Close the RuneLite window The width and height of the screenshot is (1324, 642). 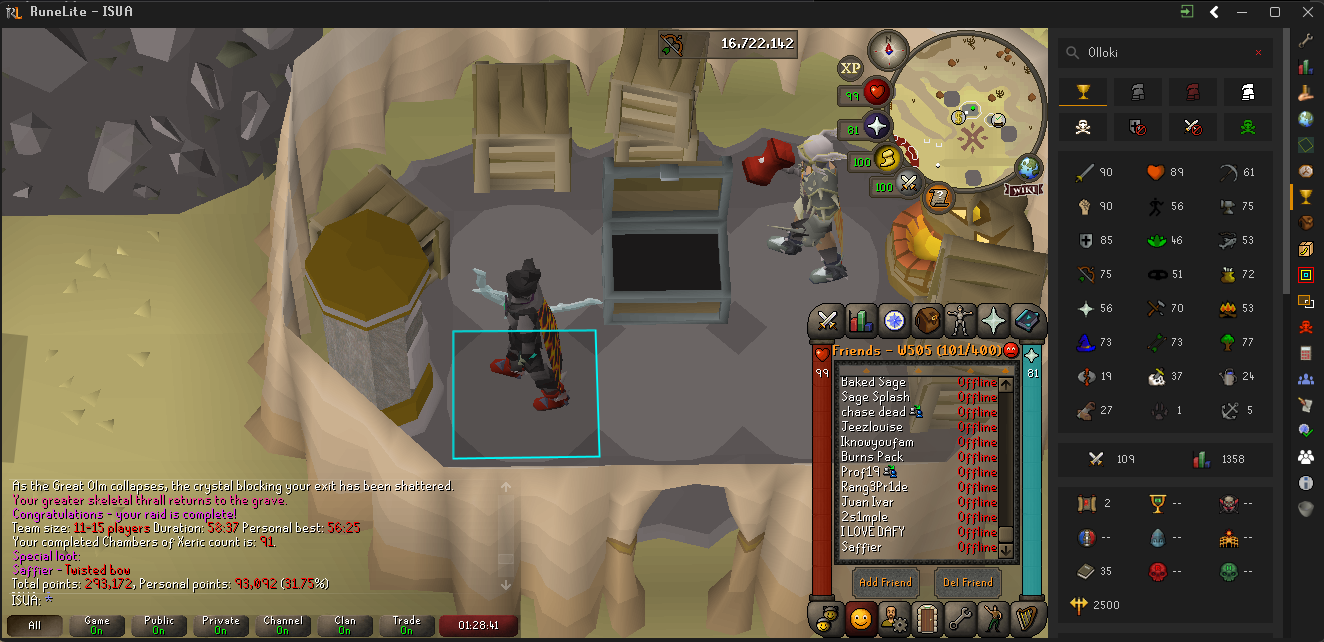click(1304, 12)
